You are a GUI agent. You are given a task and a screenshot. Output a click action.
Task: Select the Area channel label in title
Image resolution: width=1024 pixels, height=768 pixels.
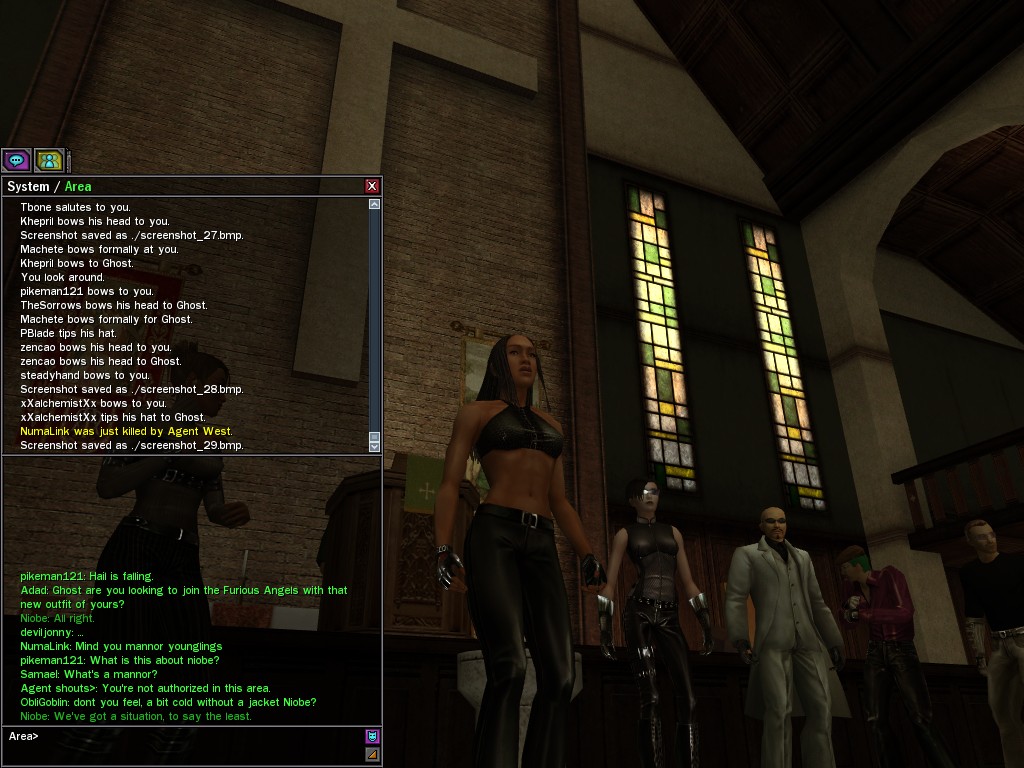pyautogui.click(x=78, y=187)
